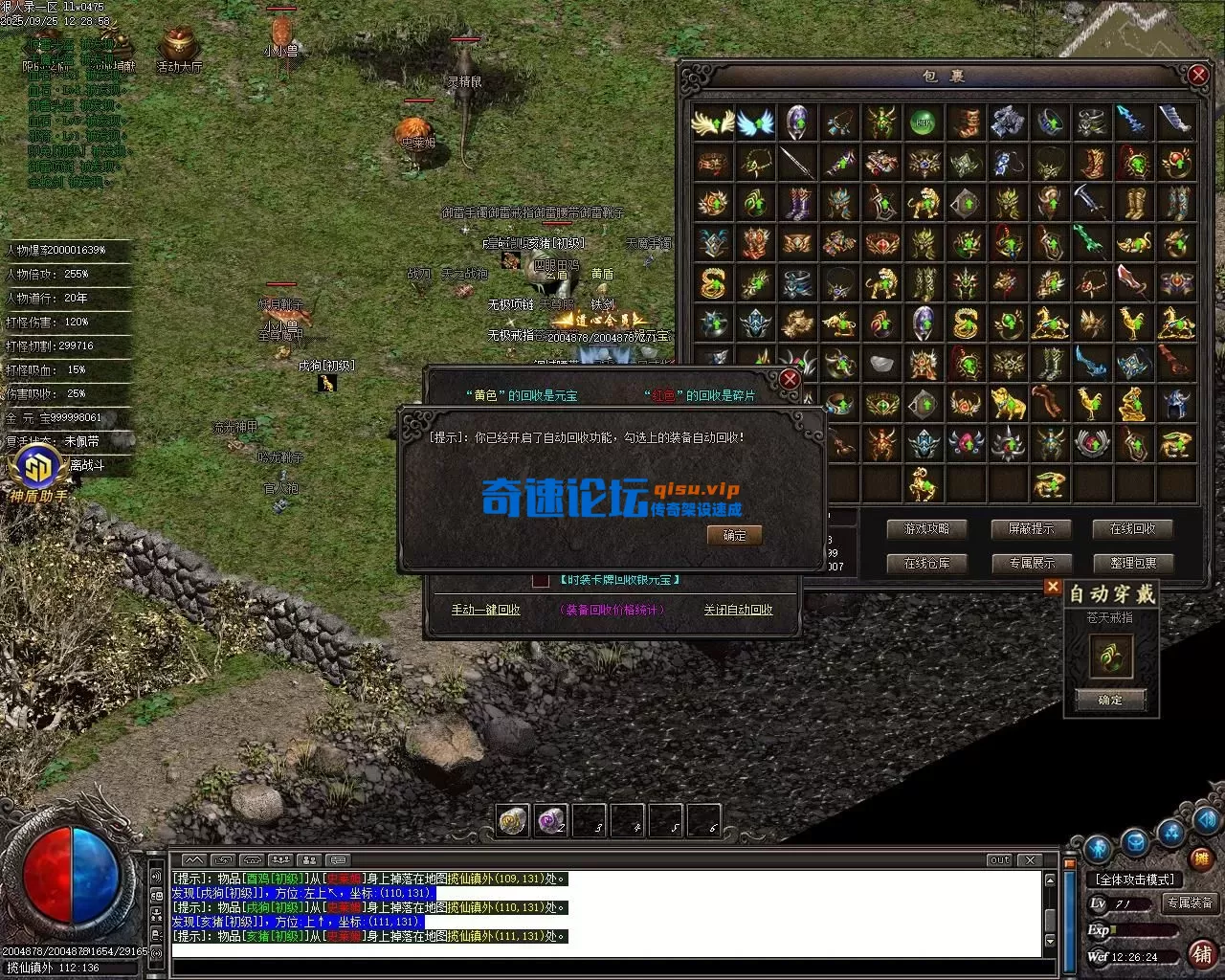Close the 包裹 inventory window
This screenshot has width=1225, height=980.
click(x=1197, y=76)
